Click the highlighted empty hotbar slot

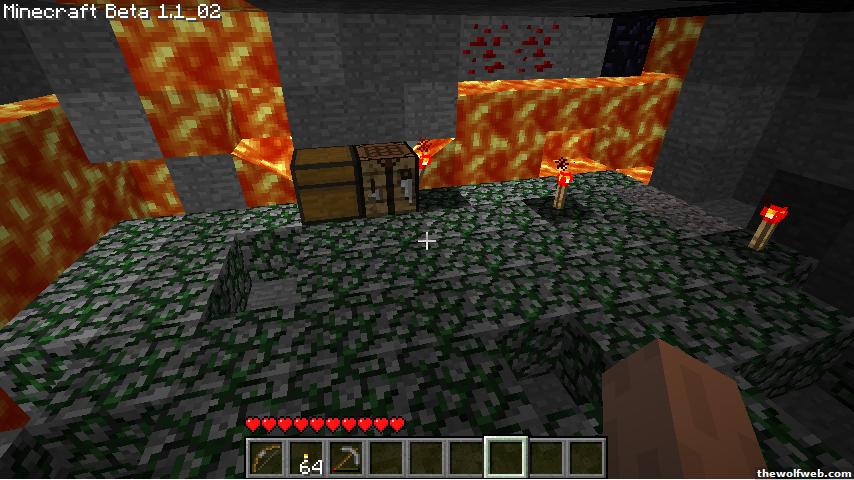506,458
